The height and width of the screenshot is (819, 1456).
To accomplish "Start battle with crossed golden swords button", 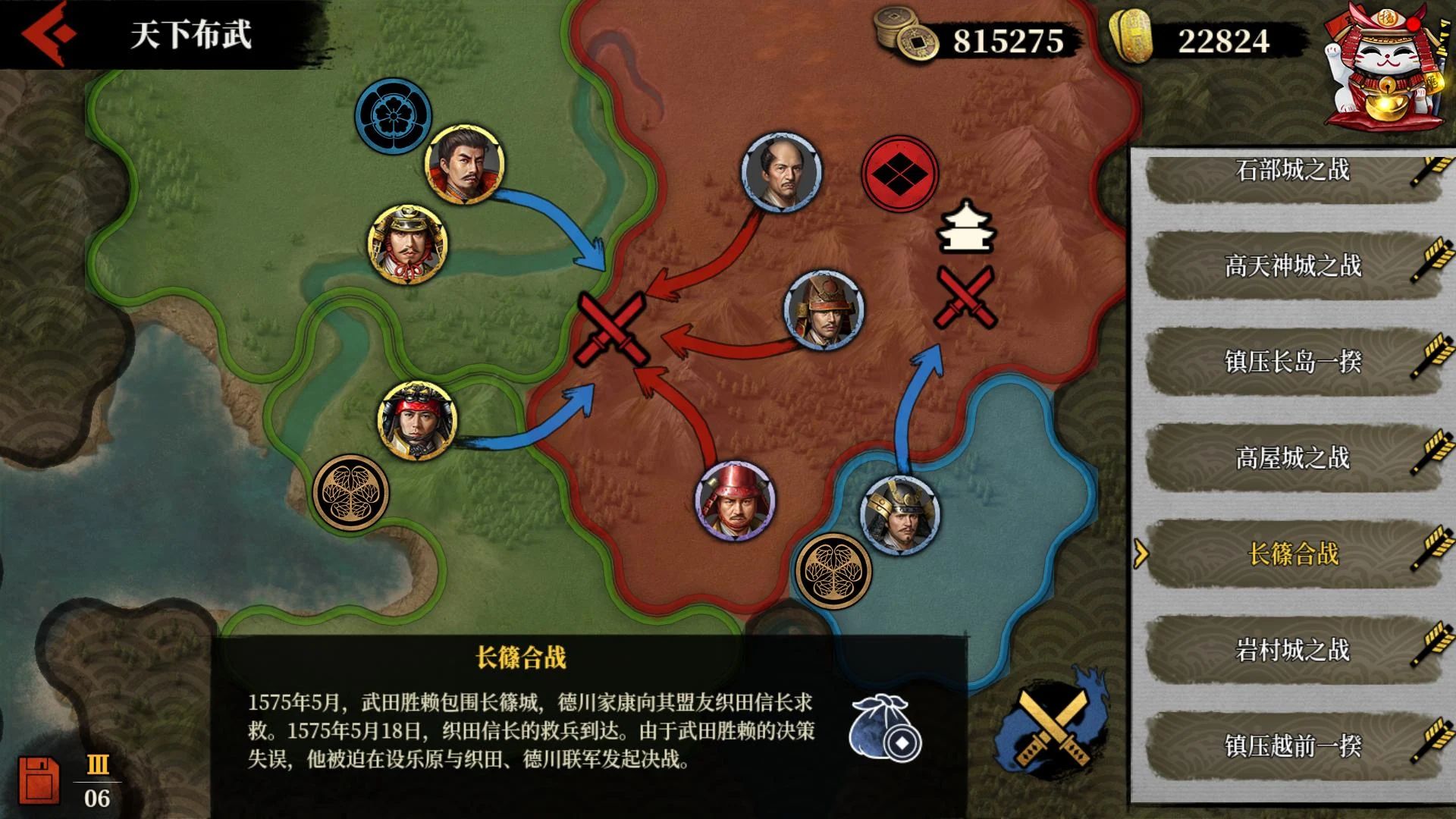I will pos(1054,726).
